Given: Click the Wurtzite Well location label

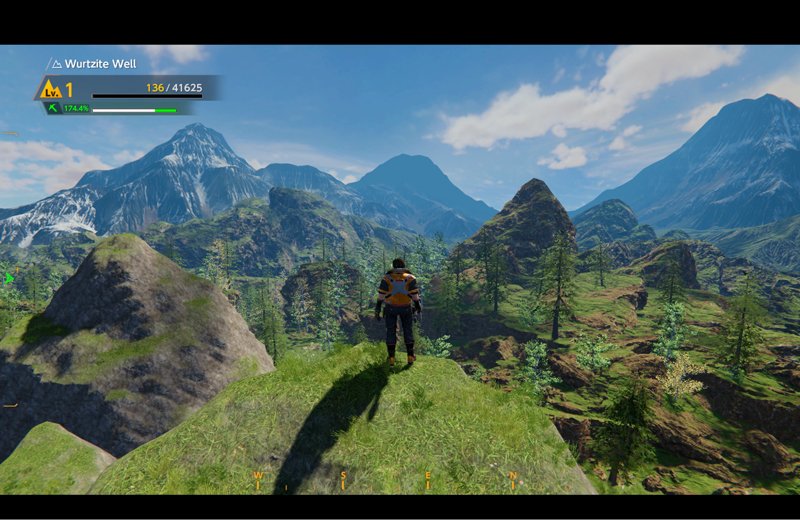Looking at the screenshot, I should click(100, 63).
